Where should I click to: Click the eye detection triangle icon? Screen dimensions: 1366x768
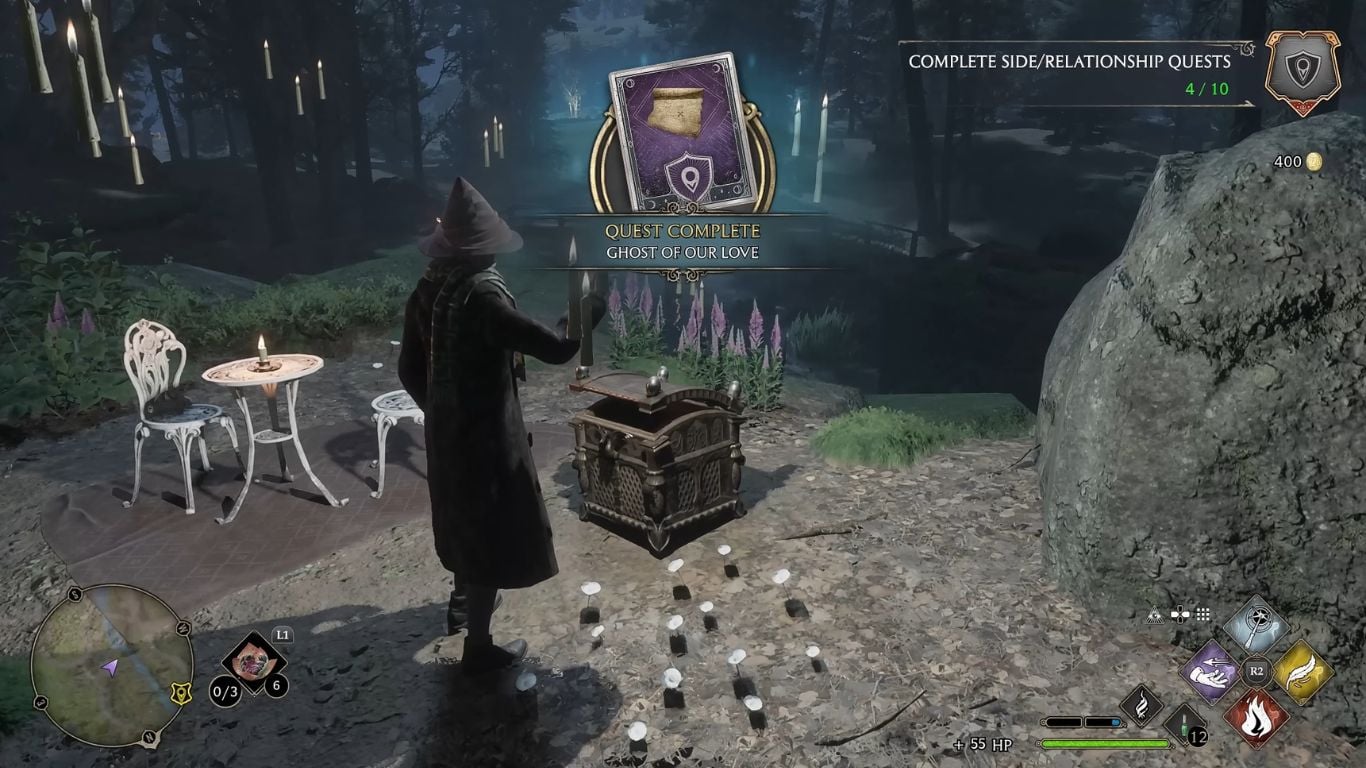click(x=1156, y=614)
